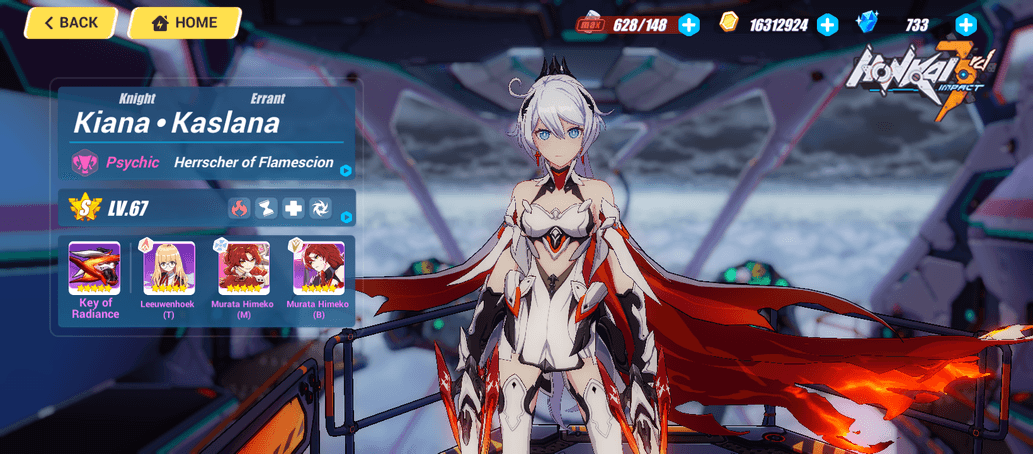1033x454 pixels.
Task: Select the Murata Himeko (B) stigmata slot
Action: point(318,268)
